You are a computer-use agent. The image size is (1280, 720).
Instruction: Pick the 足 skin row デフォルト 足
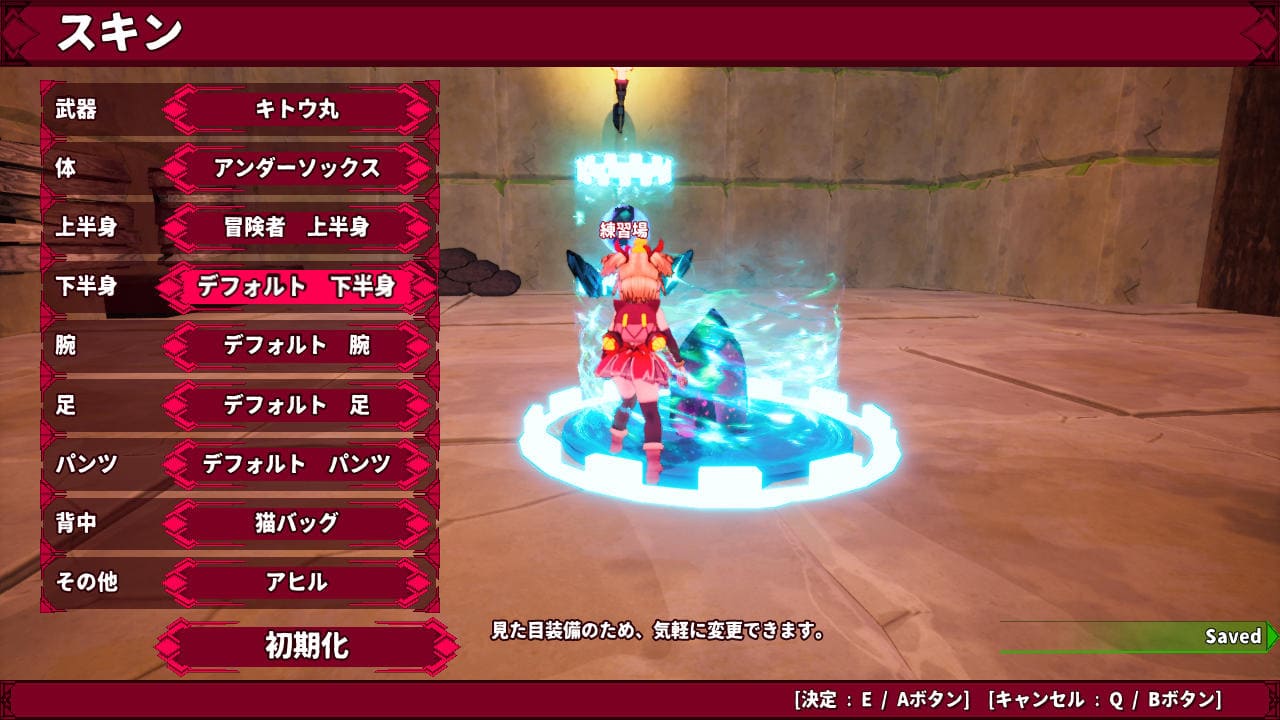(x=297, y=405)
